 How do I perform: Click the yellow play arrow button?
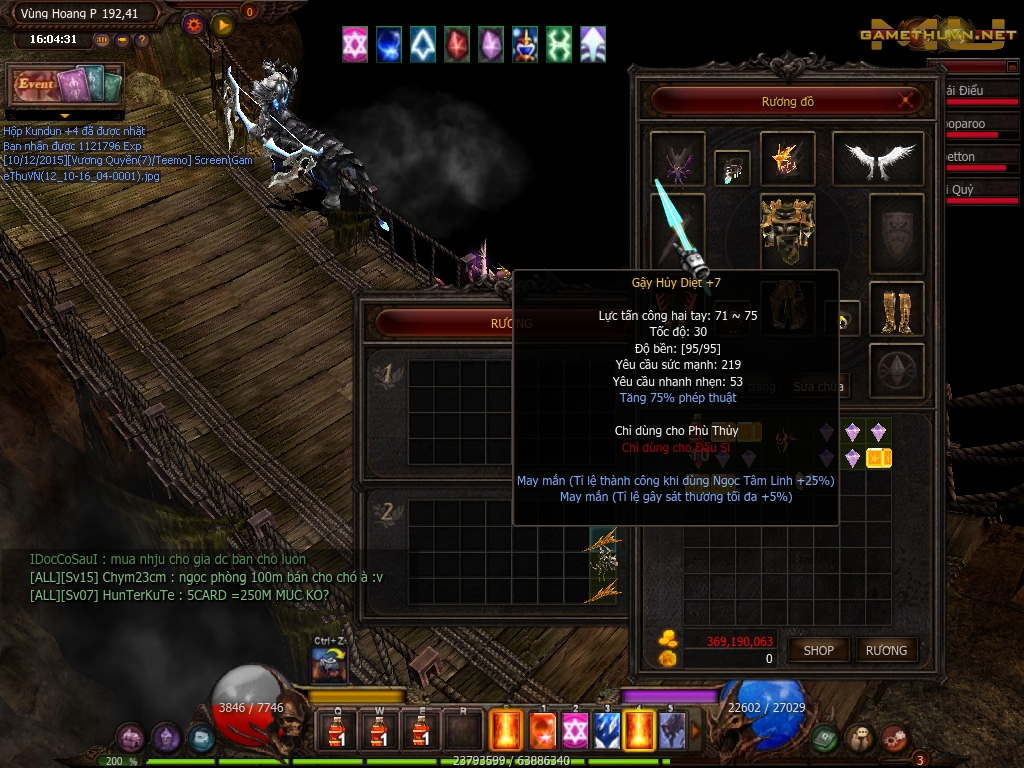coord(222,25)
